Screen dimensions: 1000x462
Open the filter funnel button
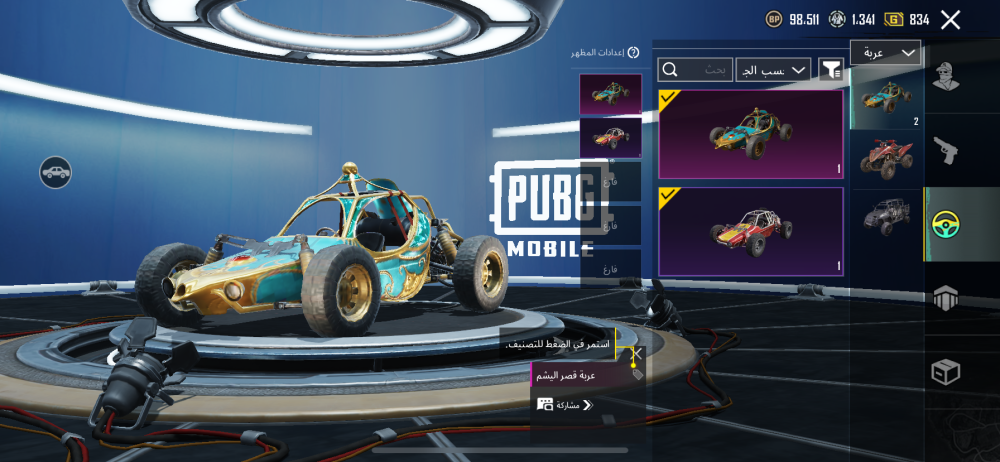(x=830, y=69)
